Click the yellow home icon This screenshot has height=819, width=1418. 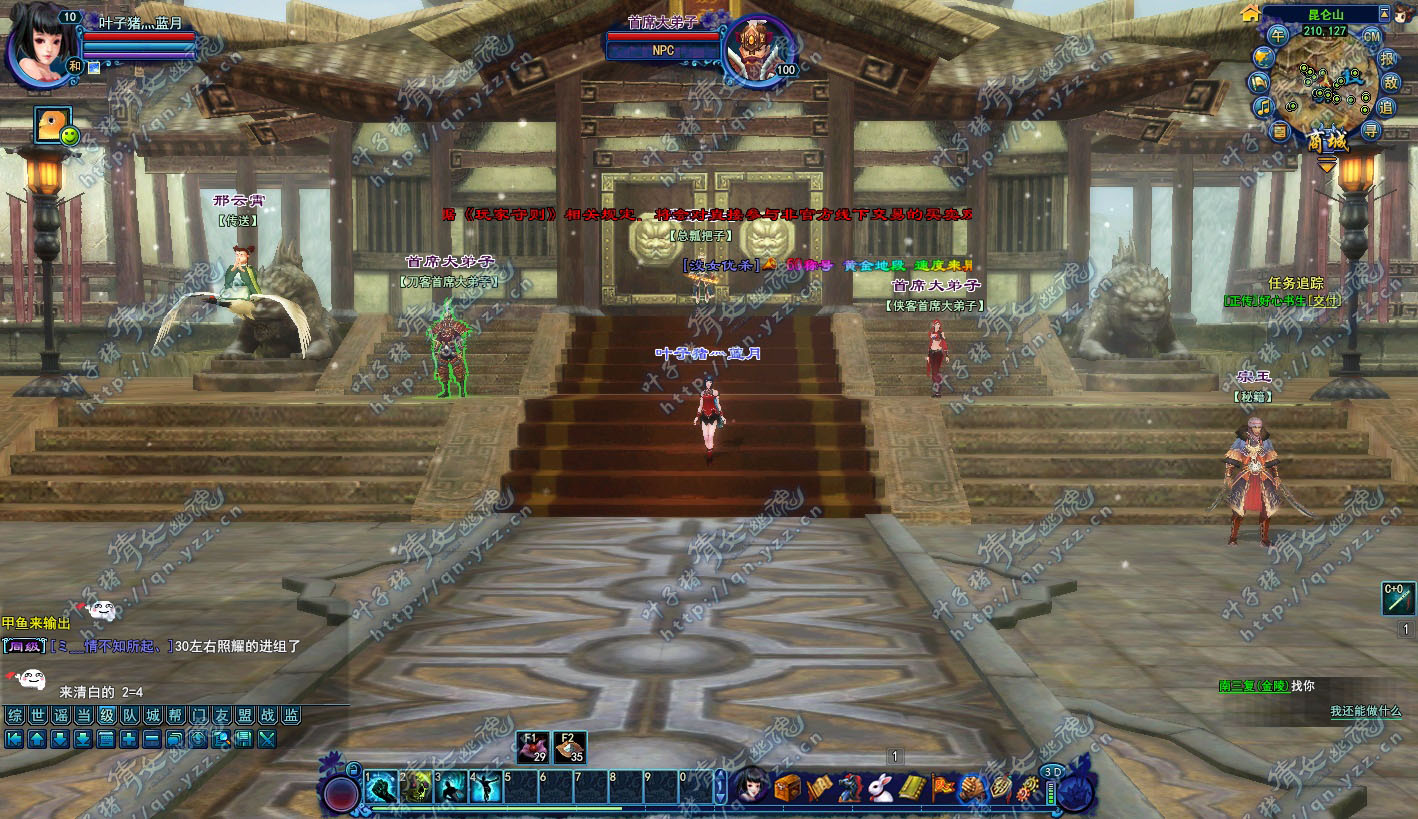click(x=1250, y=13)
